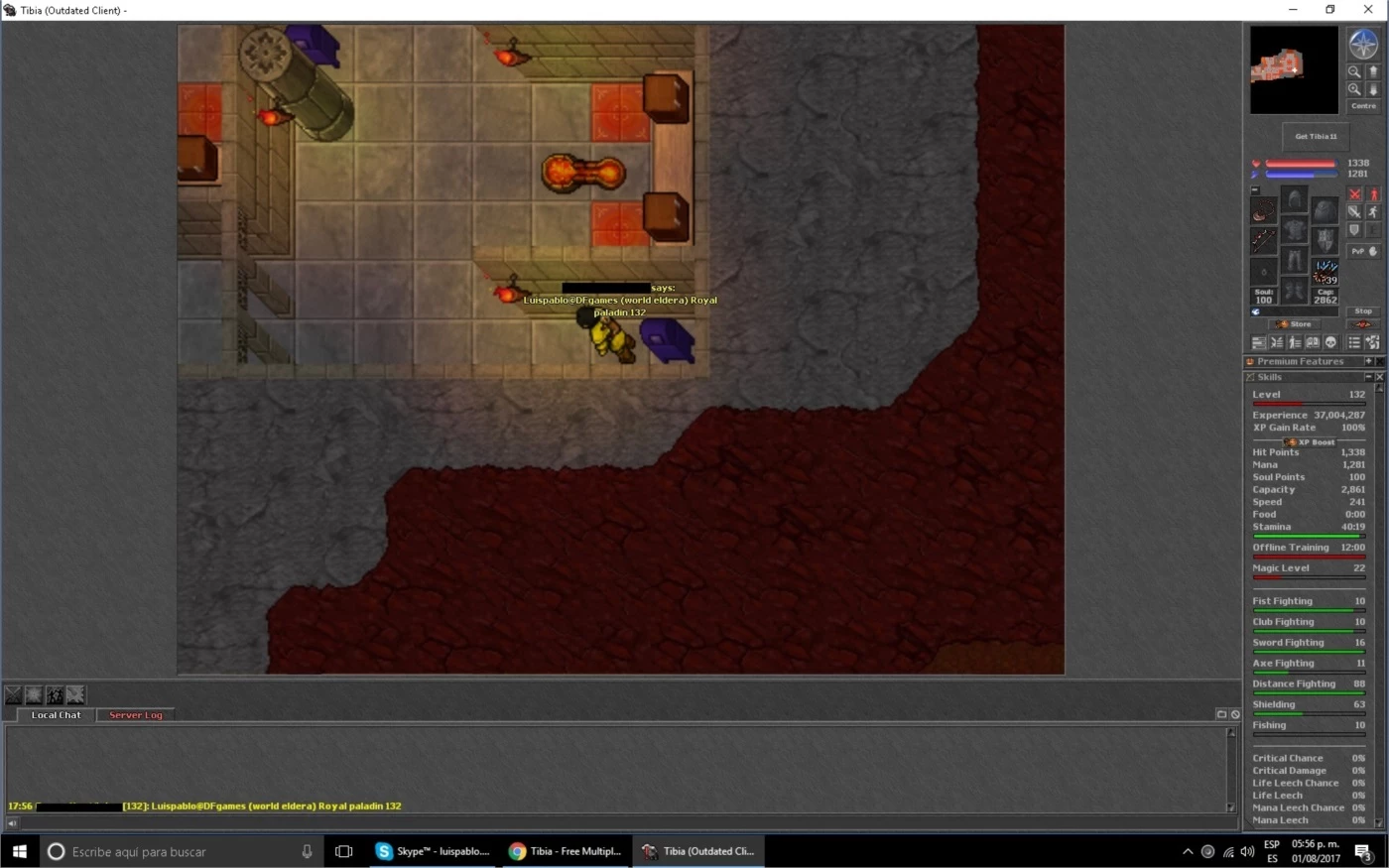Click the green Stamina bar

tap(1310, 534)
